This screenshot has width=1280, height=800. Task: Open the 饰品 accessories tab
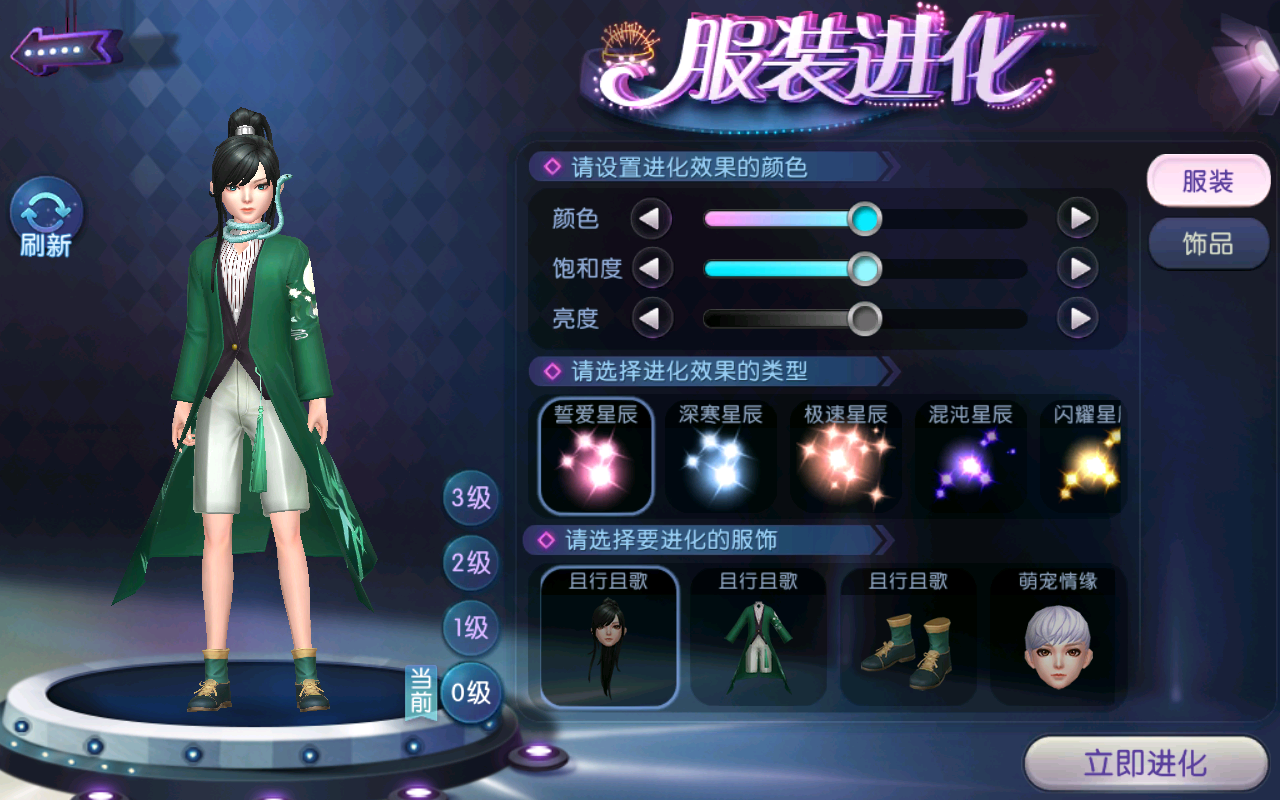[1208, 244]
